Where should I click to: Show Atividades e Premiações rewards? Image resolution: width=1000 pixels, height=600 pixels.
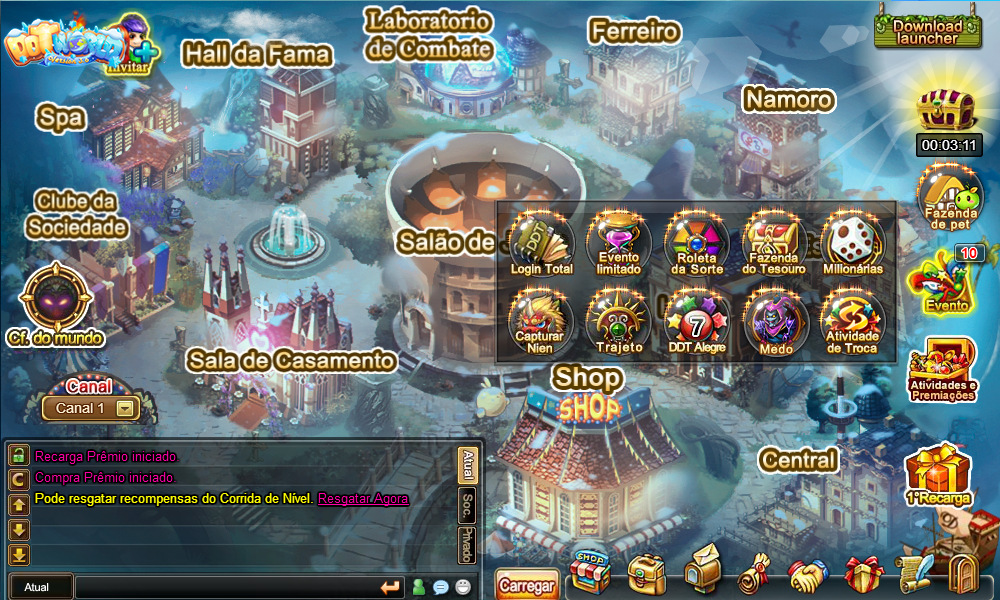(943, 368)
